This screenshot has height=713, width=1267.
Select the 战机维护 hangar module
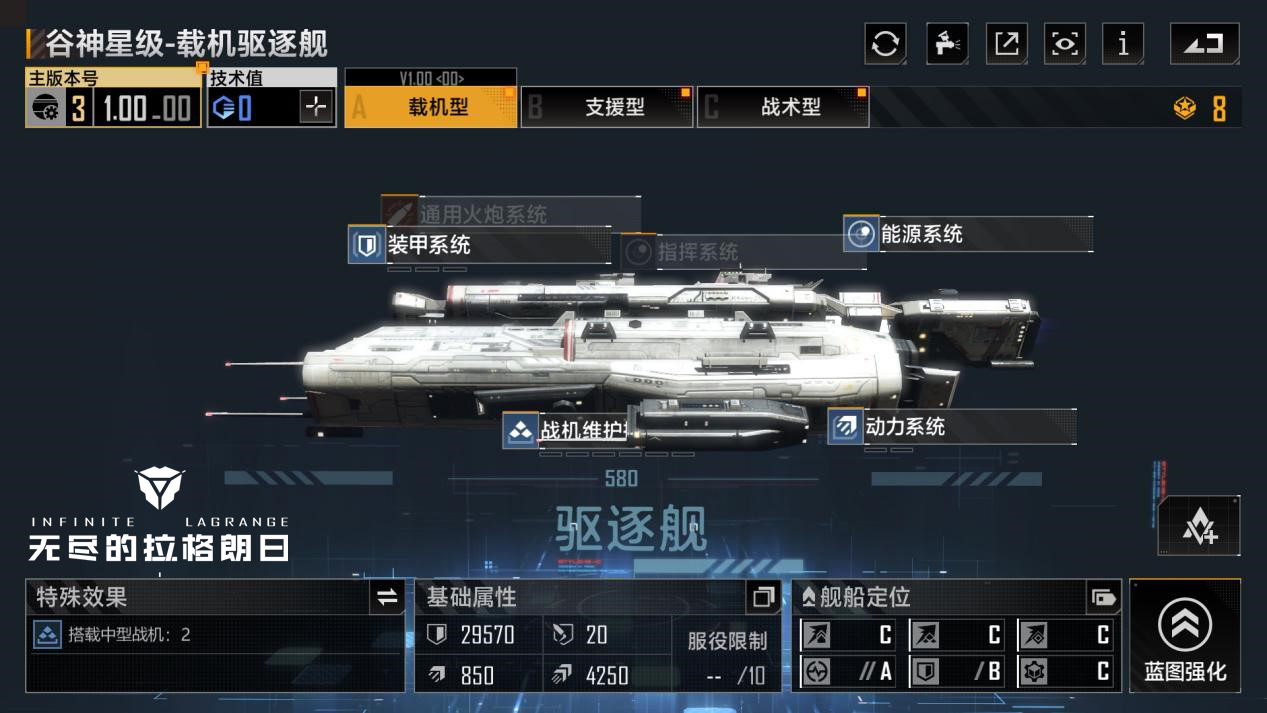570,431
